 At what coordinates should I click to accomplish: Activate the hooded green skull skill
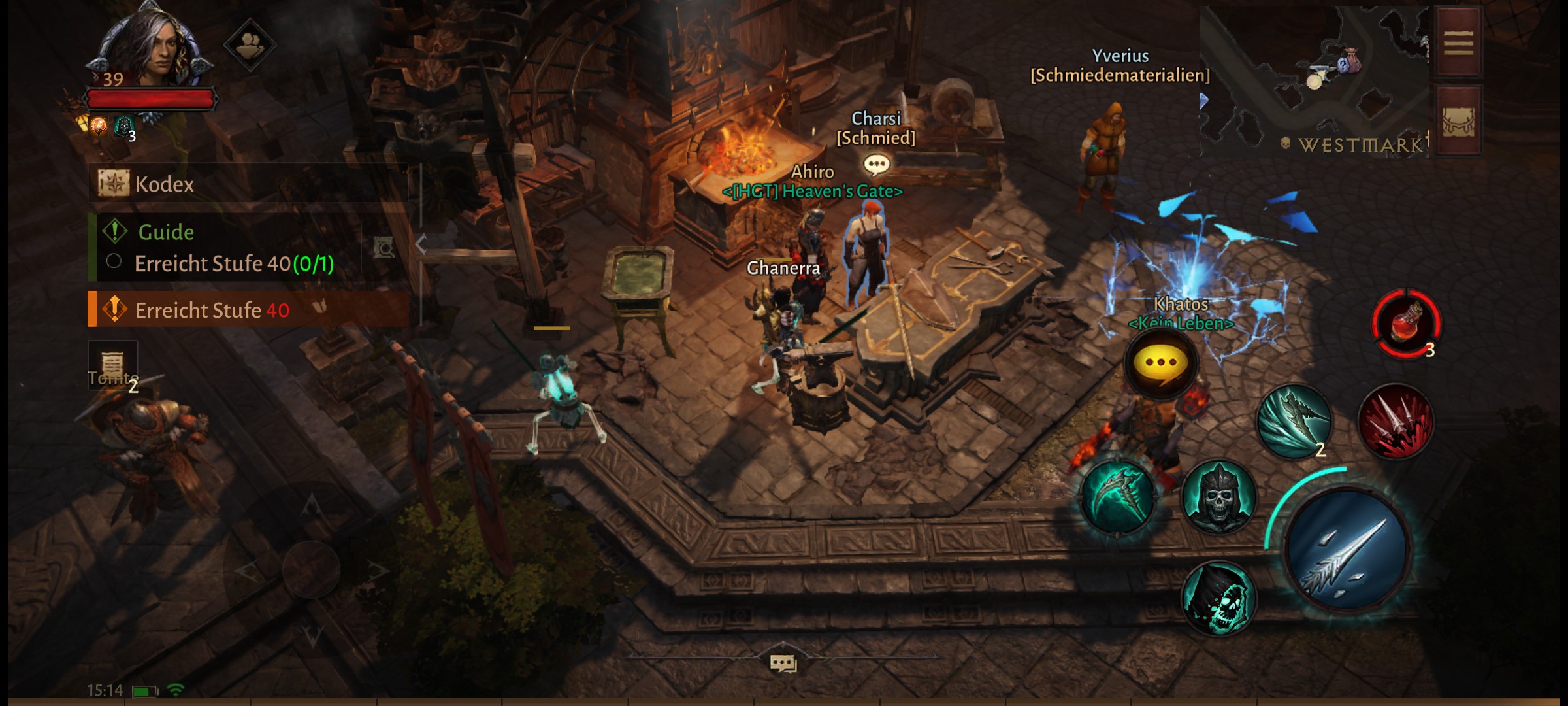coord(1218,598)
